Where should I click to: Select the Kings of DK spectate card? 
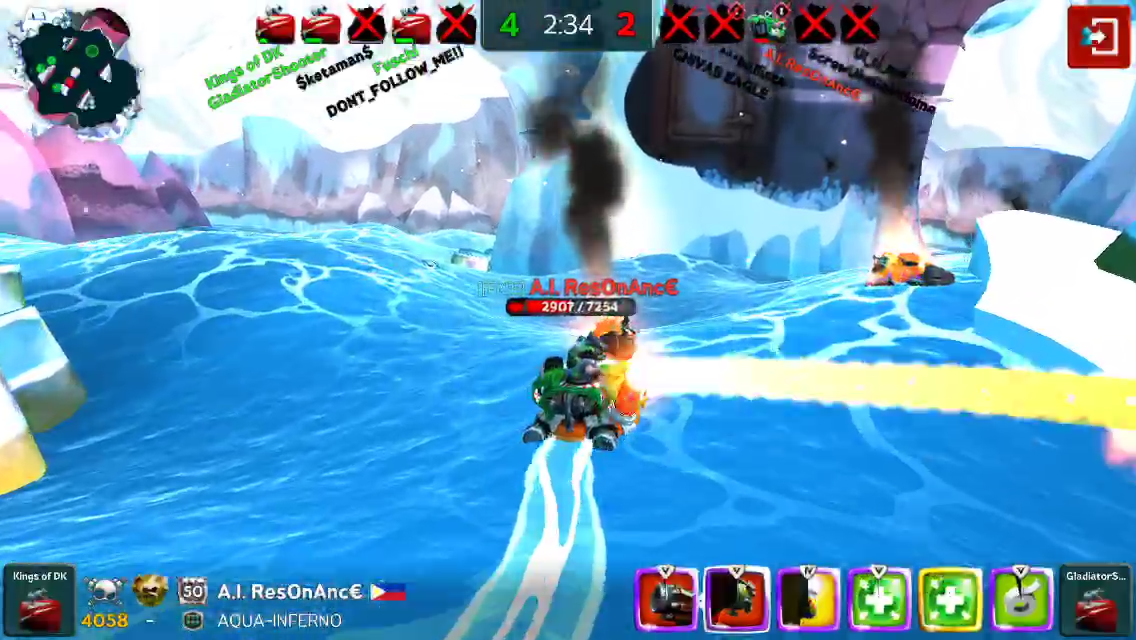point(39,600)
